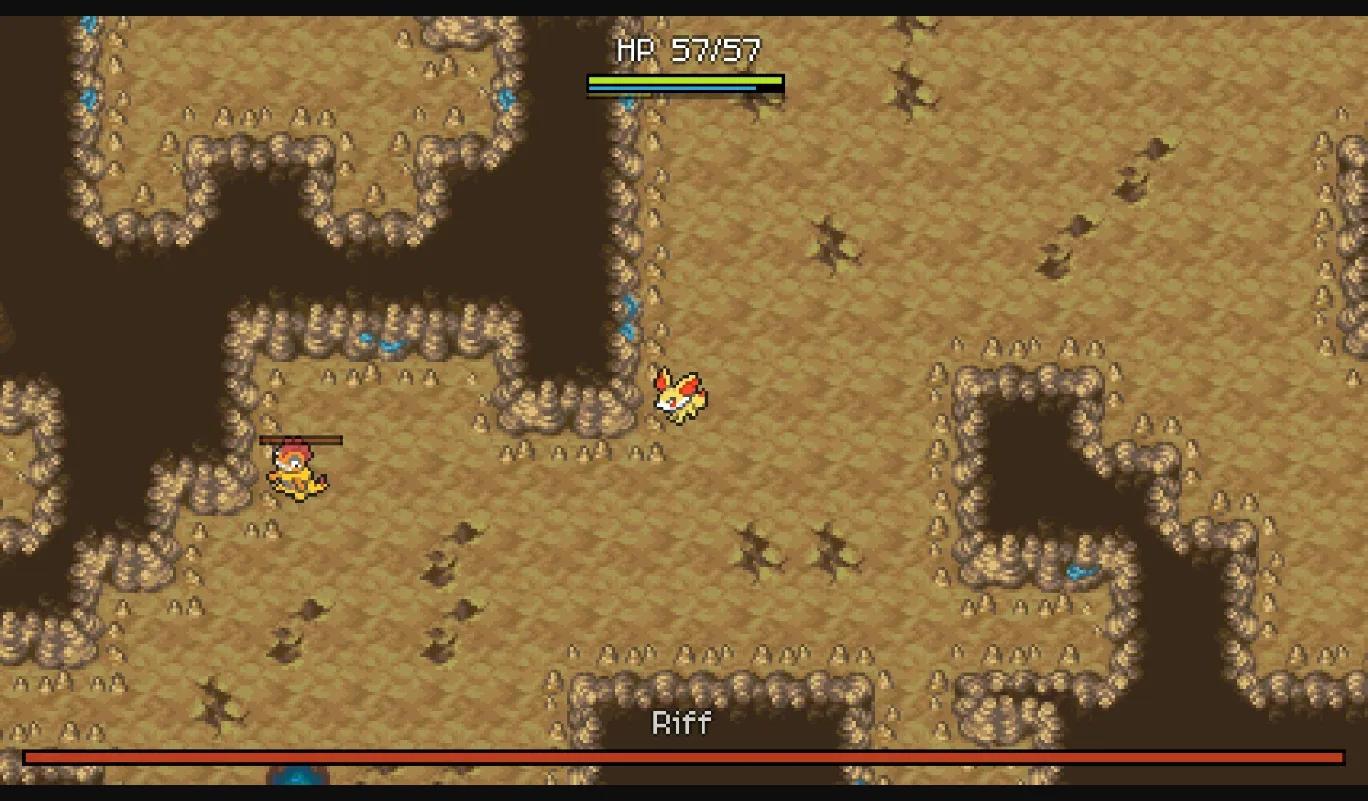This screenshot has height=801, width=1368.
Task: Click the small bar above Pikachu's head
Action: (300, 440)
